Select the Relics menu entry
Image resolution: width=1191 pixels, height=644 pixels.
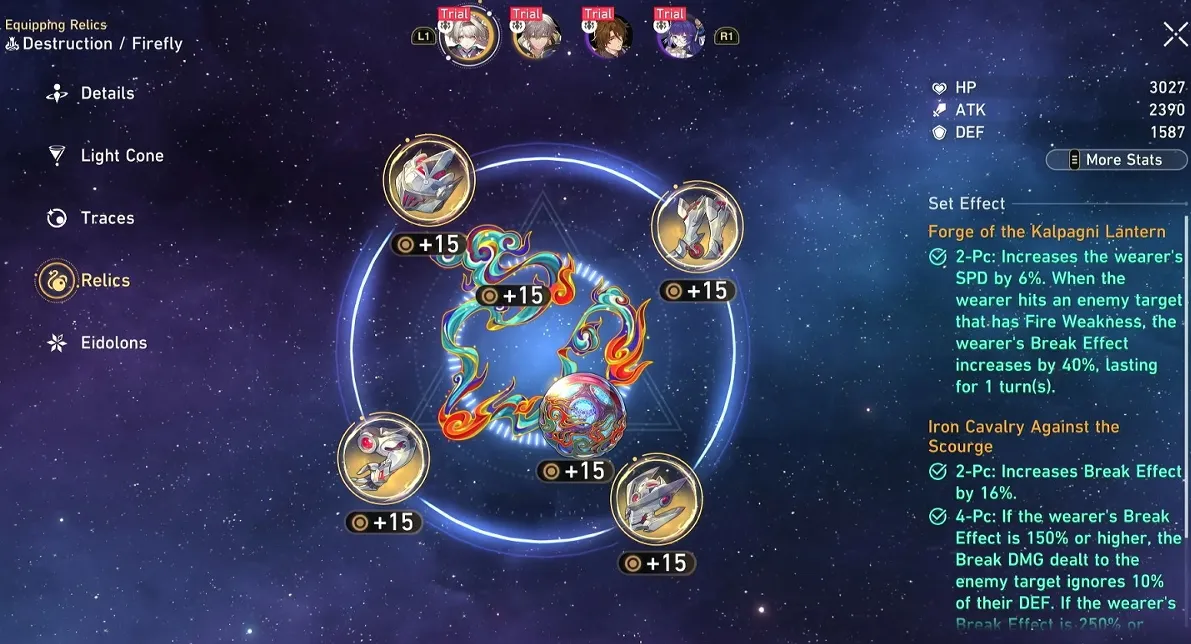[x=104, y=280]
